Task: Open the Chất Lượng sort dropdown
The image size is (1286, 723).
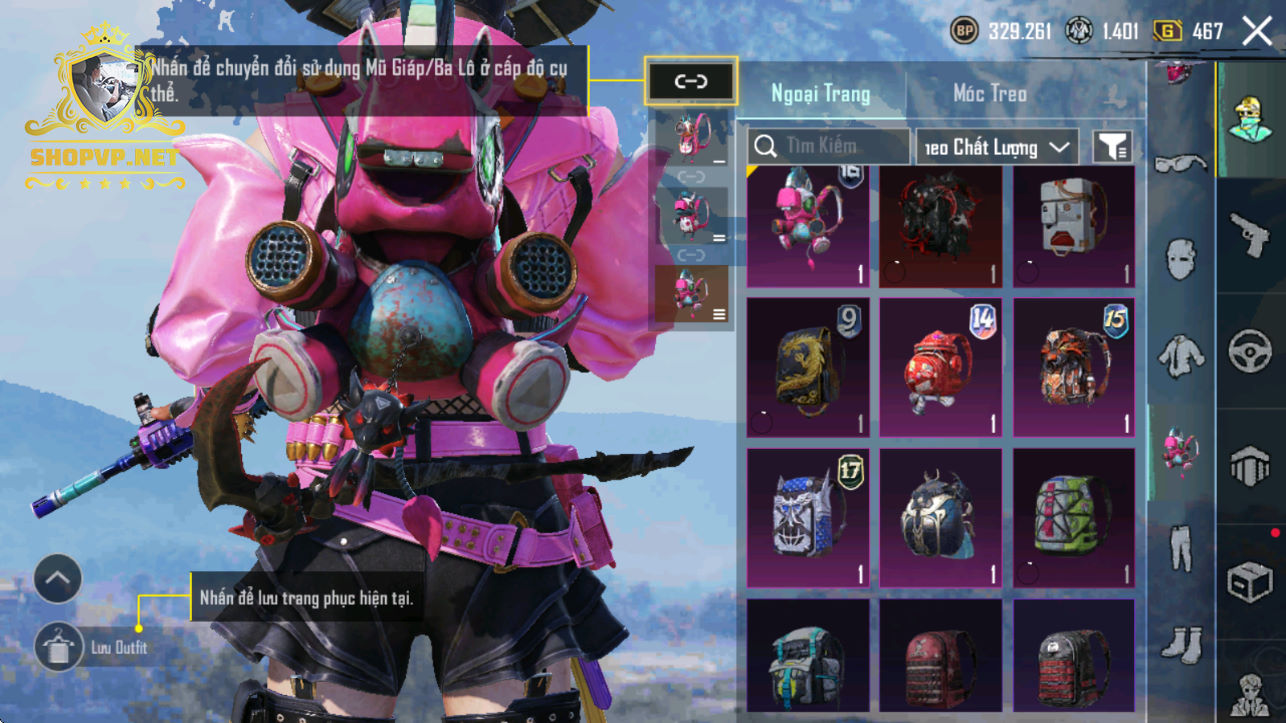Action: coord(997,147)
